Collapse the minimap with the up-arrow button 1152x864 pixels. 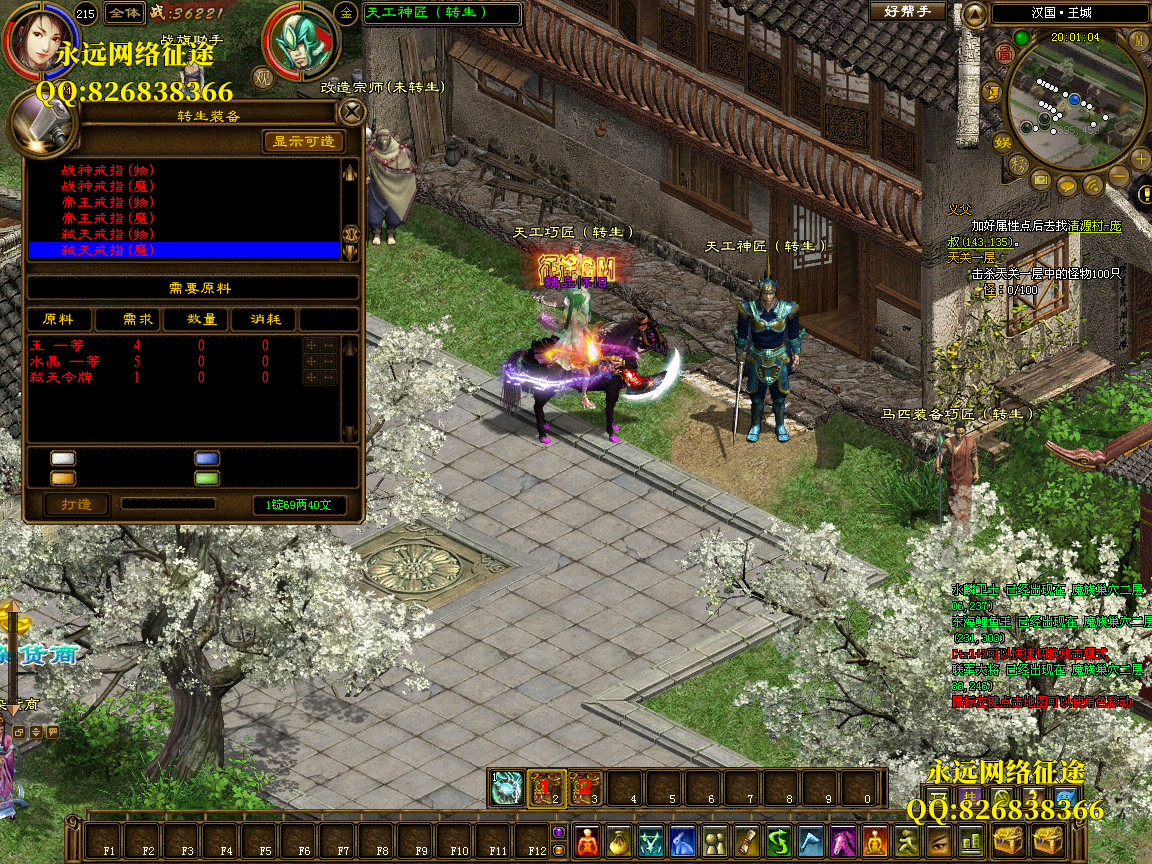(975, 13)
